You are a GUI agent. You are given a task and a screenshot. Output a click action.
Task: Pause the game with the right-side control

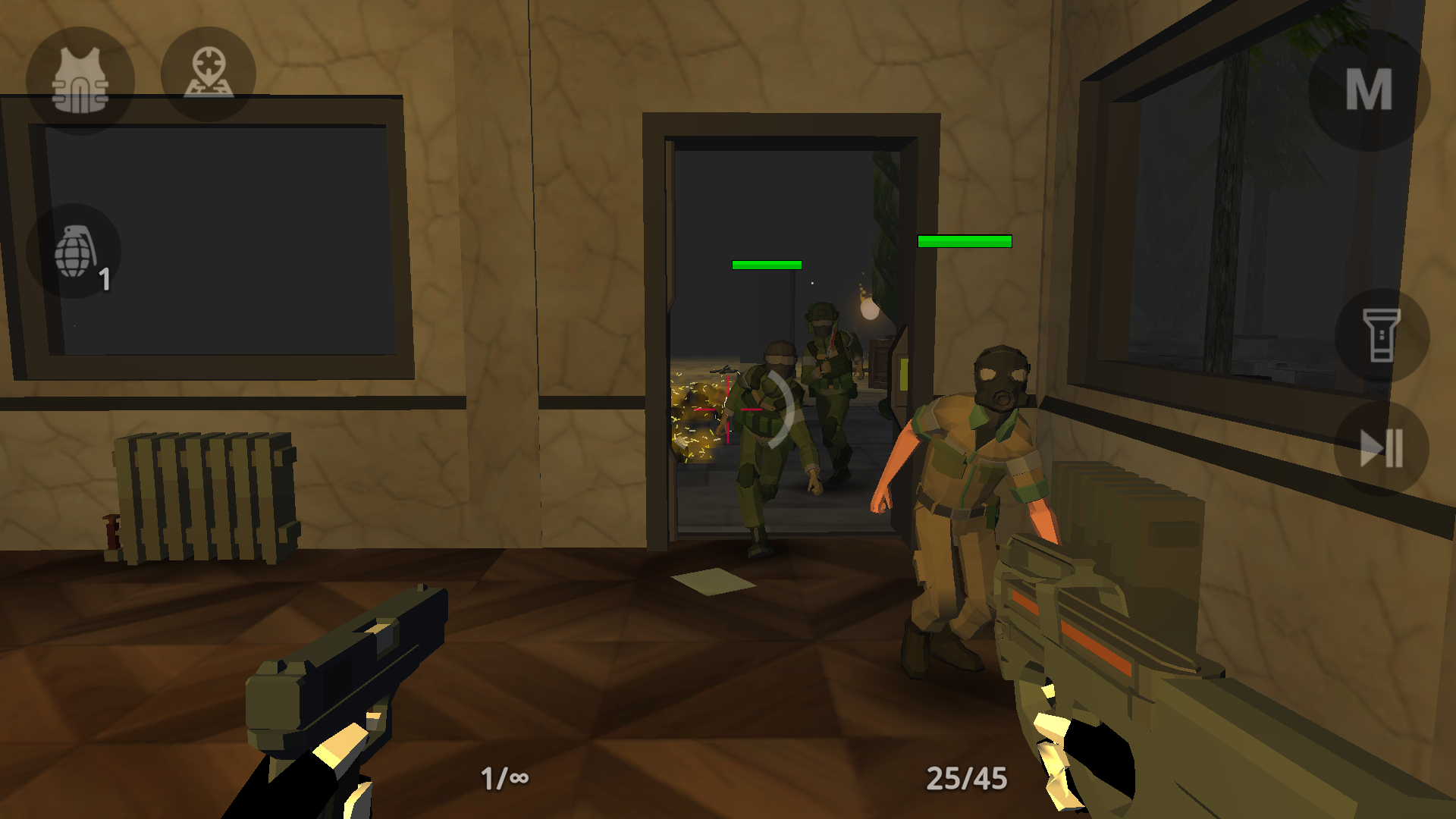click(1382, 447)
